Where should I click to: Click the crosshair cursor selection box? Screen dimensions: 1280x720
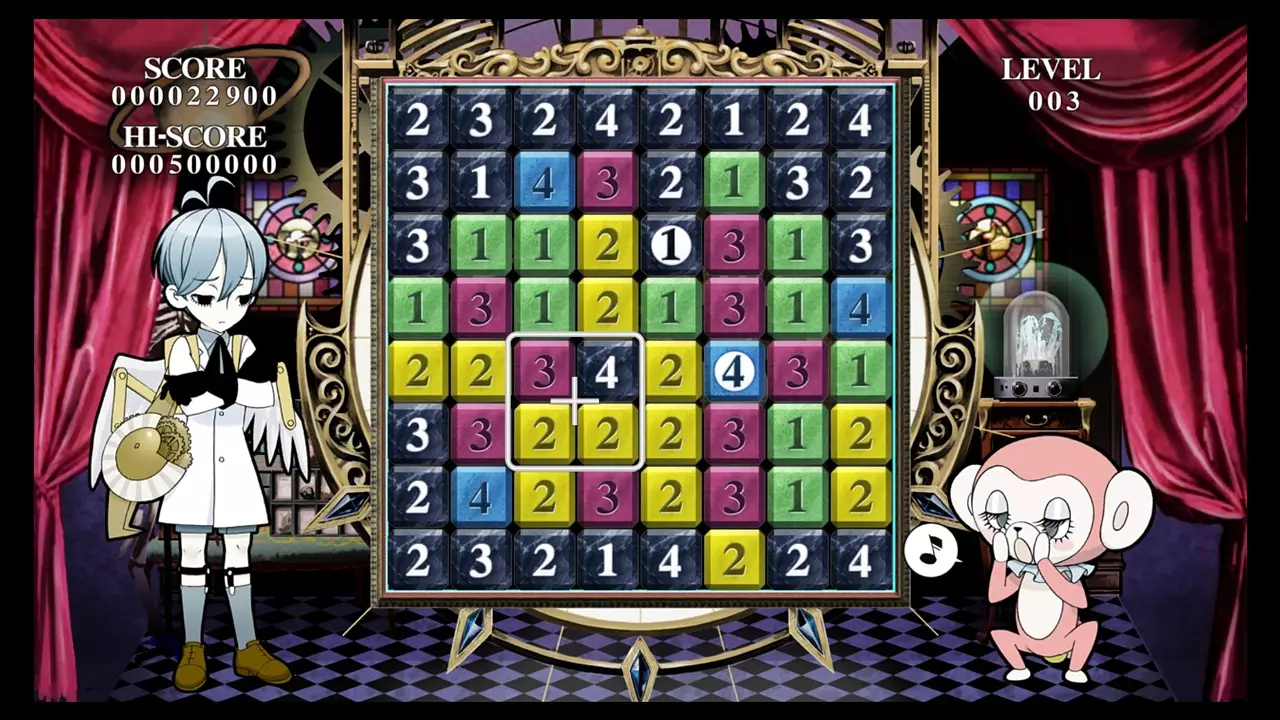click(575, 399)
